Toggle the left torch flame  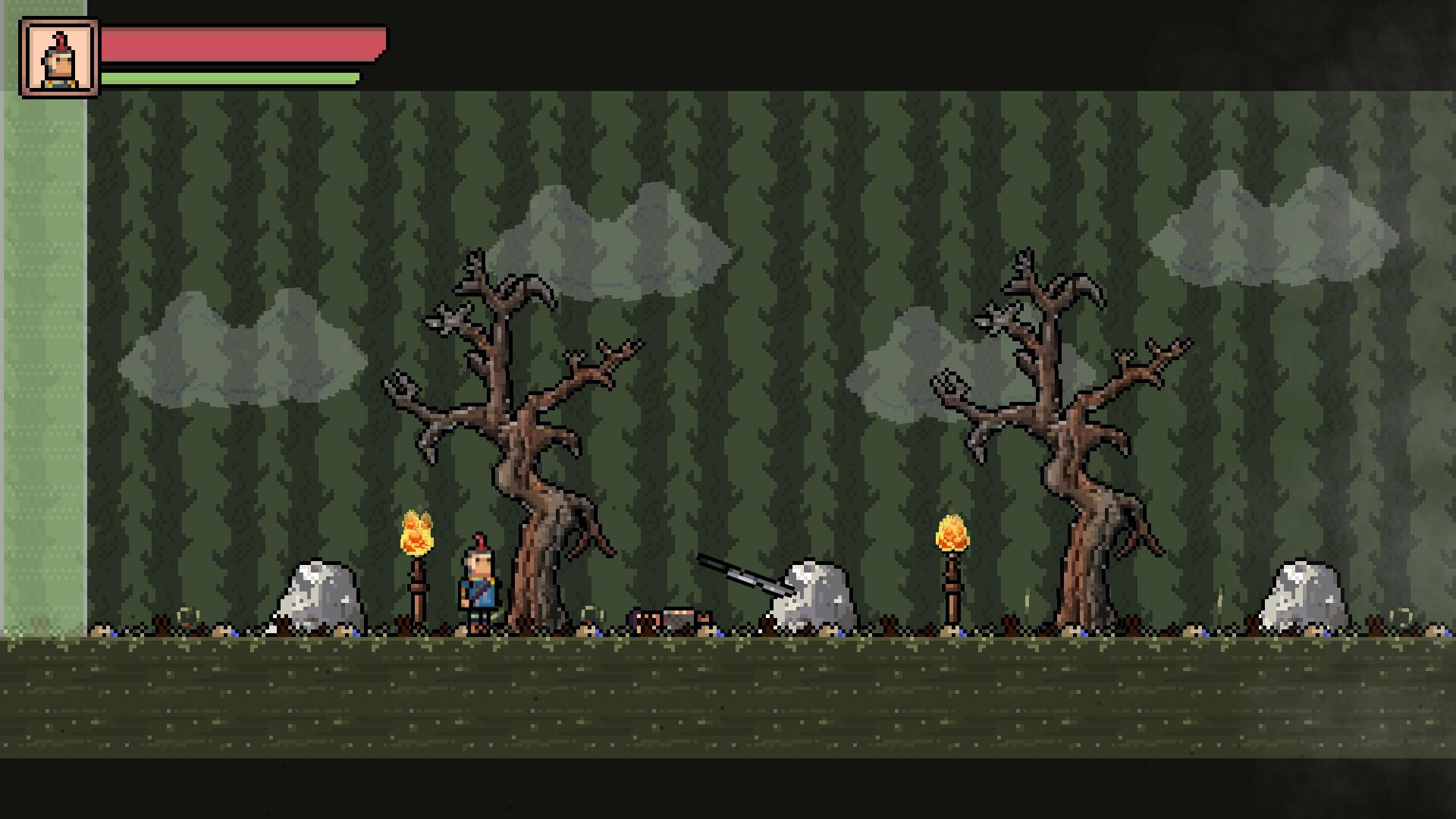point(416,531)
